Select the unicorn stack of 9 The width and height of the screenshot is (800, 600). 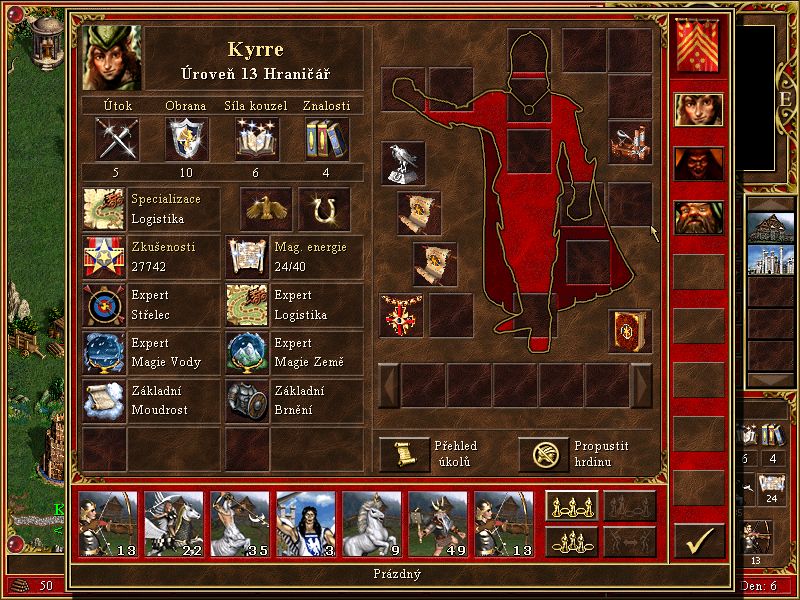click(x=371, y=523)
